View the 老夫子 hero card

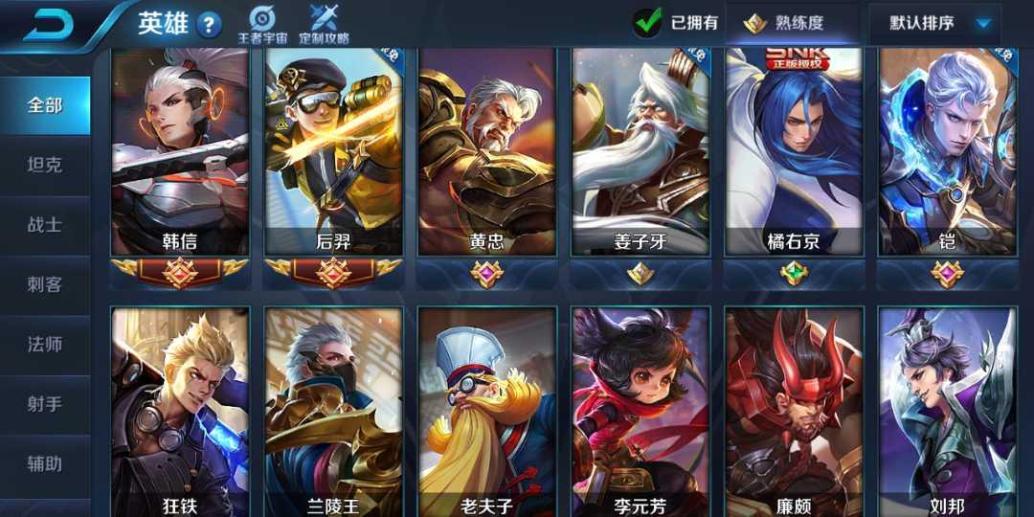(487, 410)
